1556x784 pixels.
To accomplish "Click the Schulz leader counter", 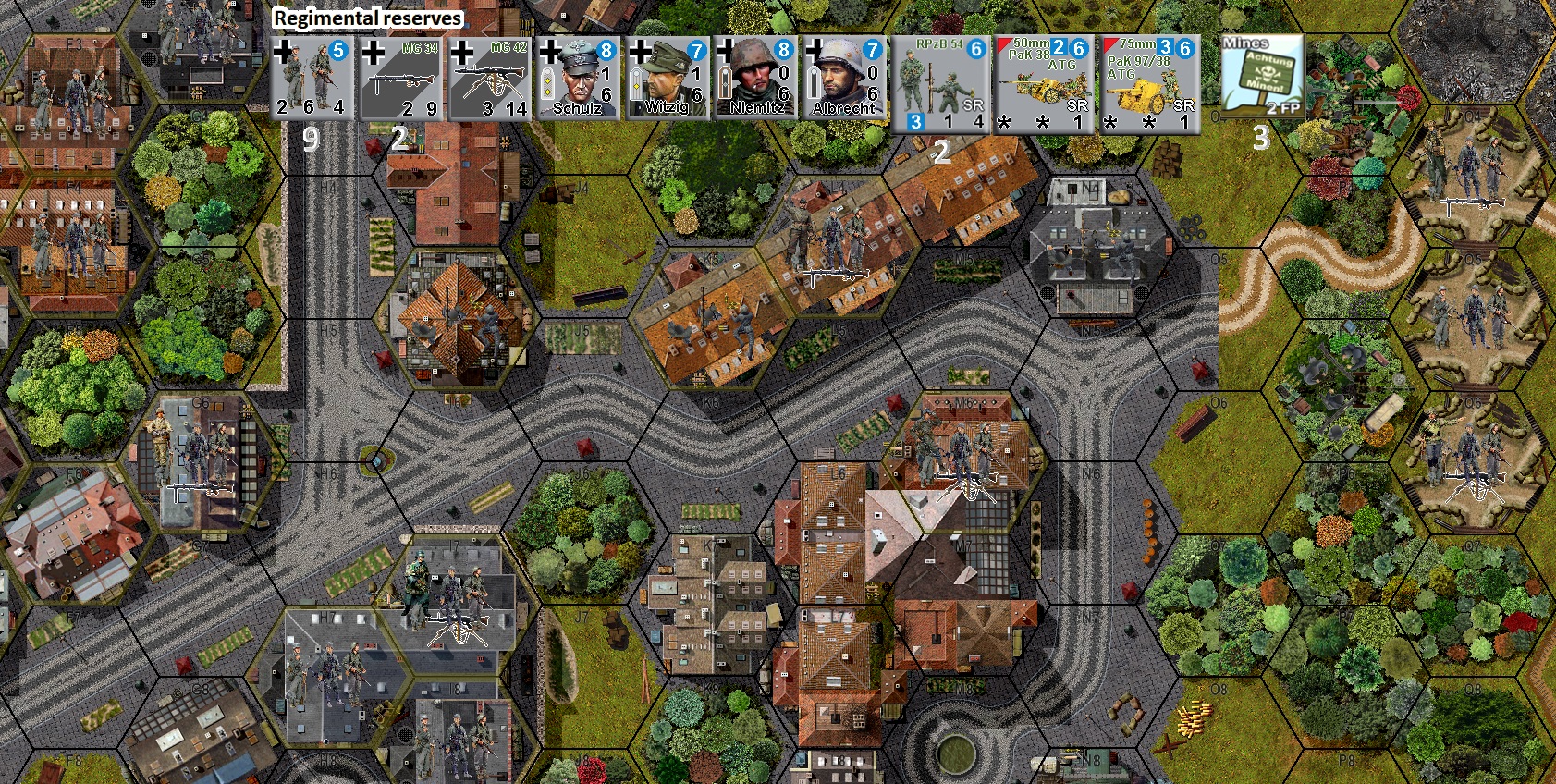I will tap(578, 79).
